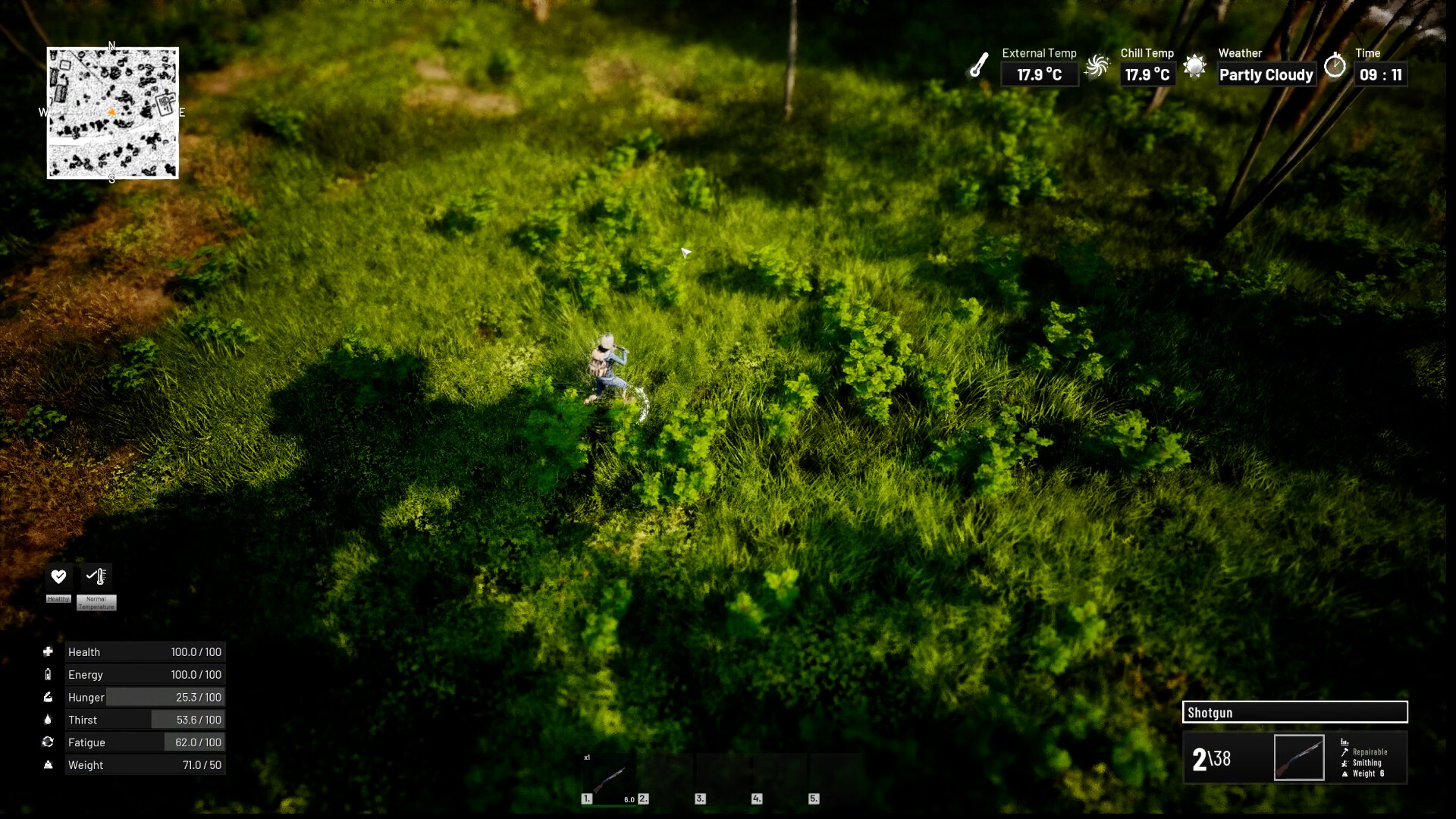Select the Weight scale icon
1456x819 pixels.
pos(49,765)
